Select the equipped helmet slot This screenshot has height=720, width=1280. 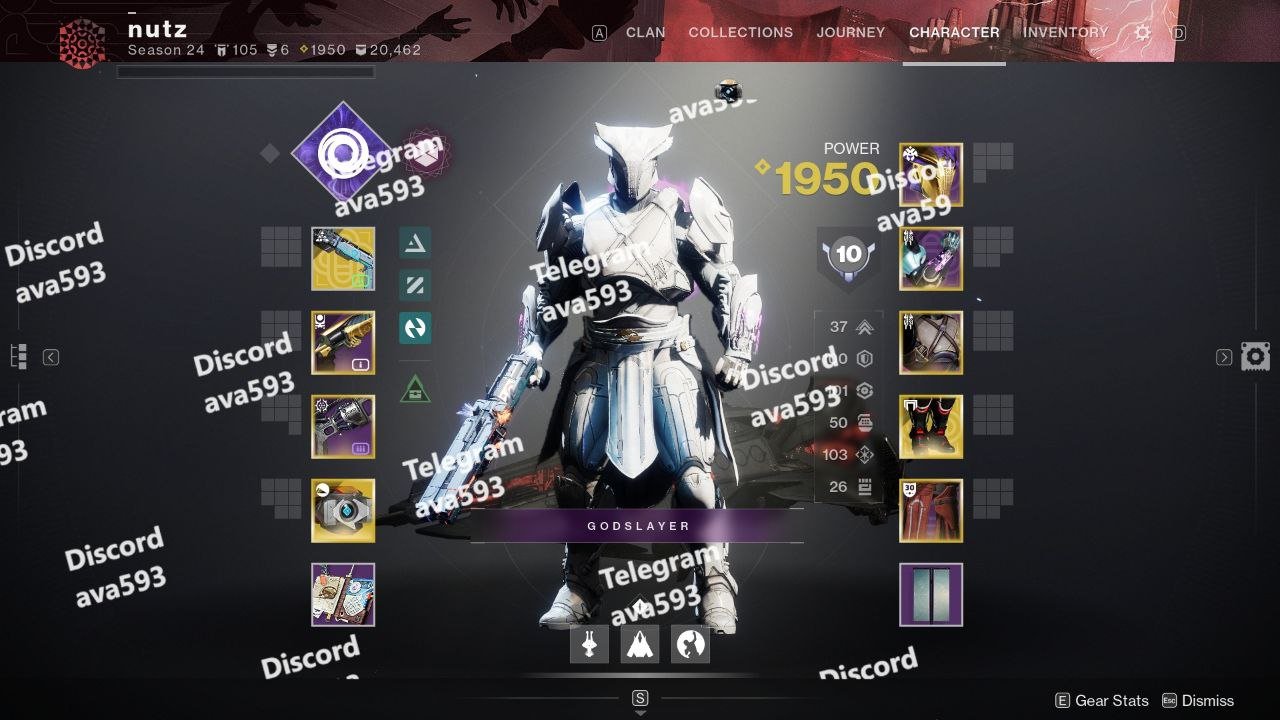(931, 175)
